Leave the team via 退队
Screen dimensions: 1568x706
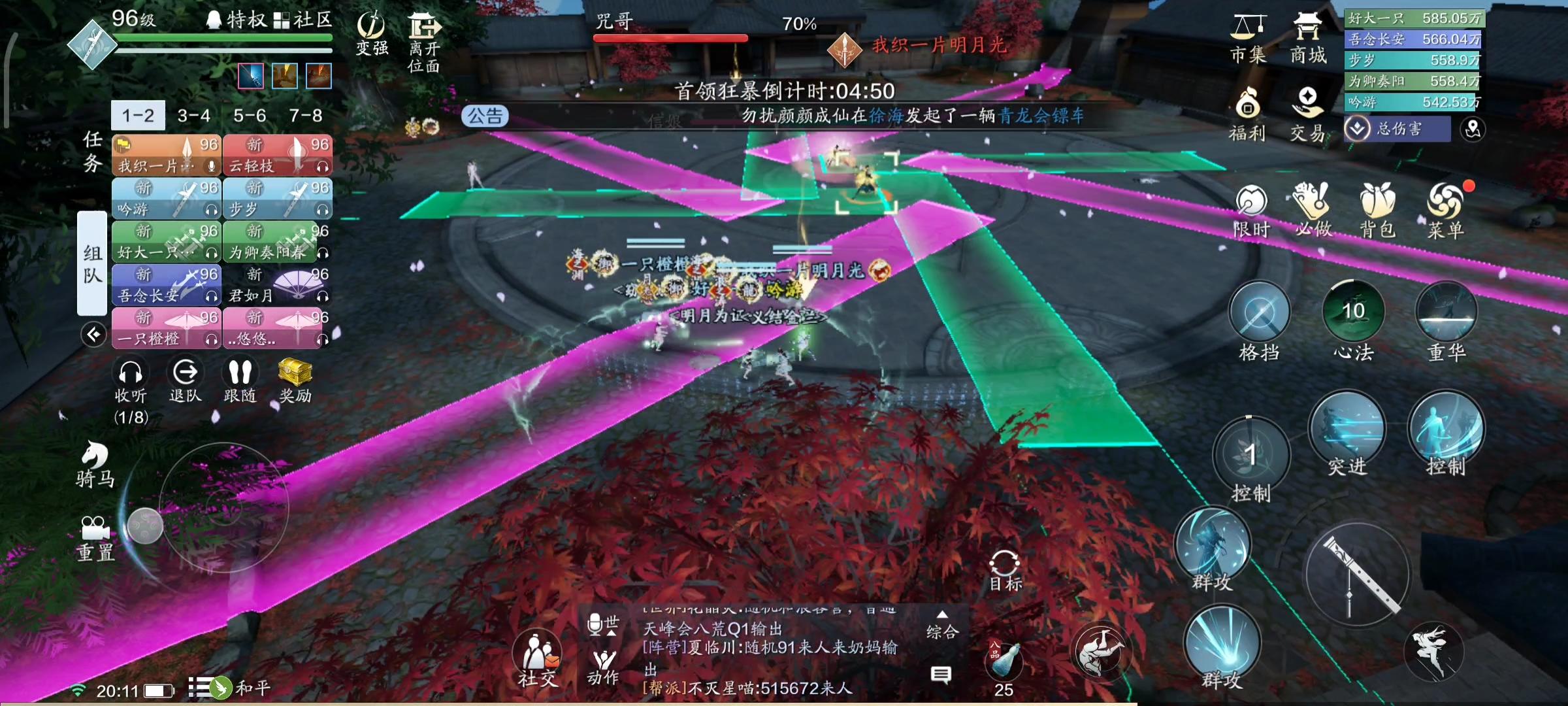click(x=186, y=379)
